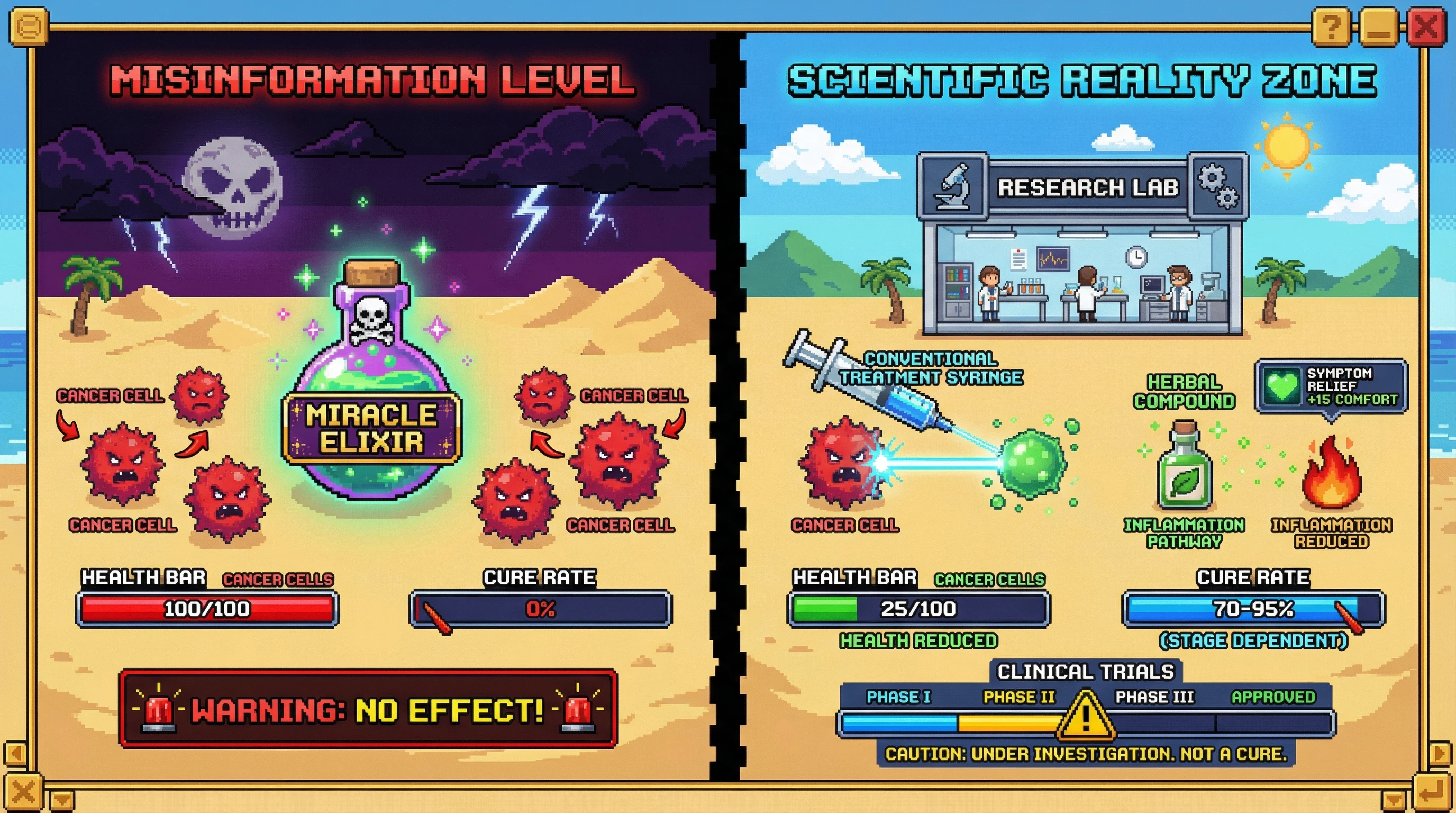Click the gold left arrow button

coord(15,754)
